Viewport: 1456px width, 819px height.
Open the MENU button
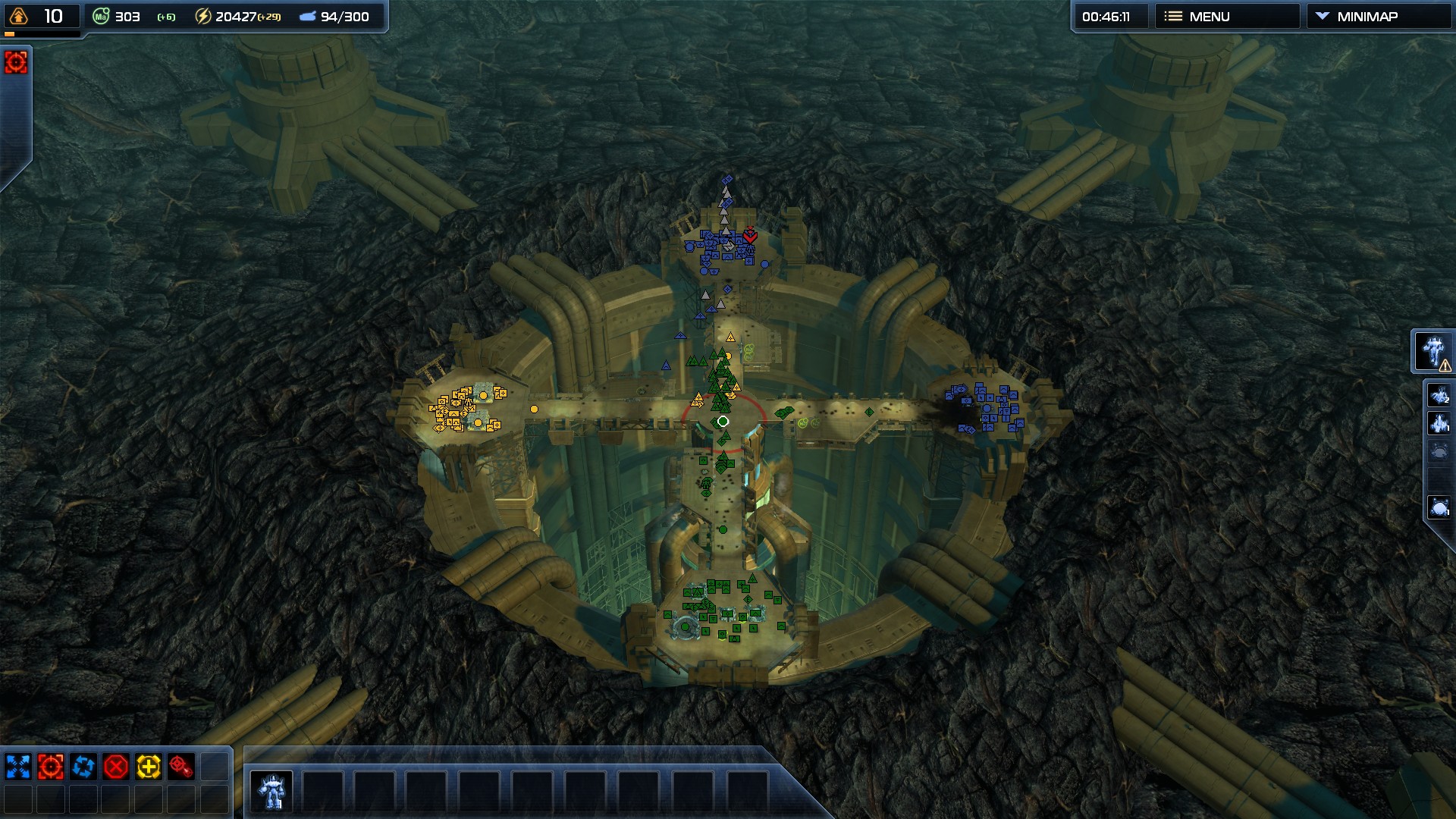pos(1225,17)
